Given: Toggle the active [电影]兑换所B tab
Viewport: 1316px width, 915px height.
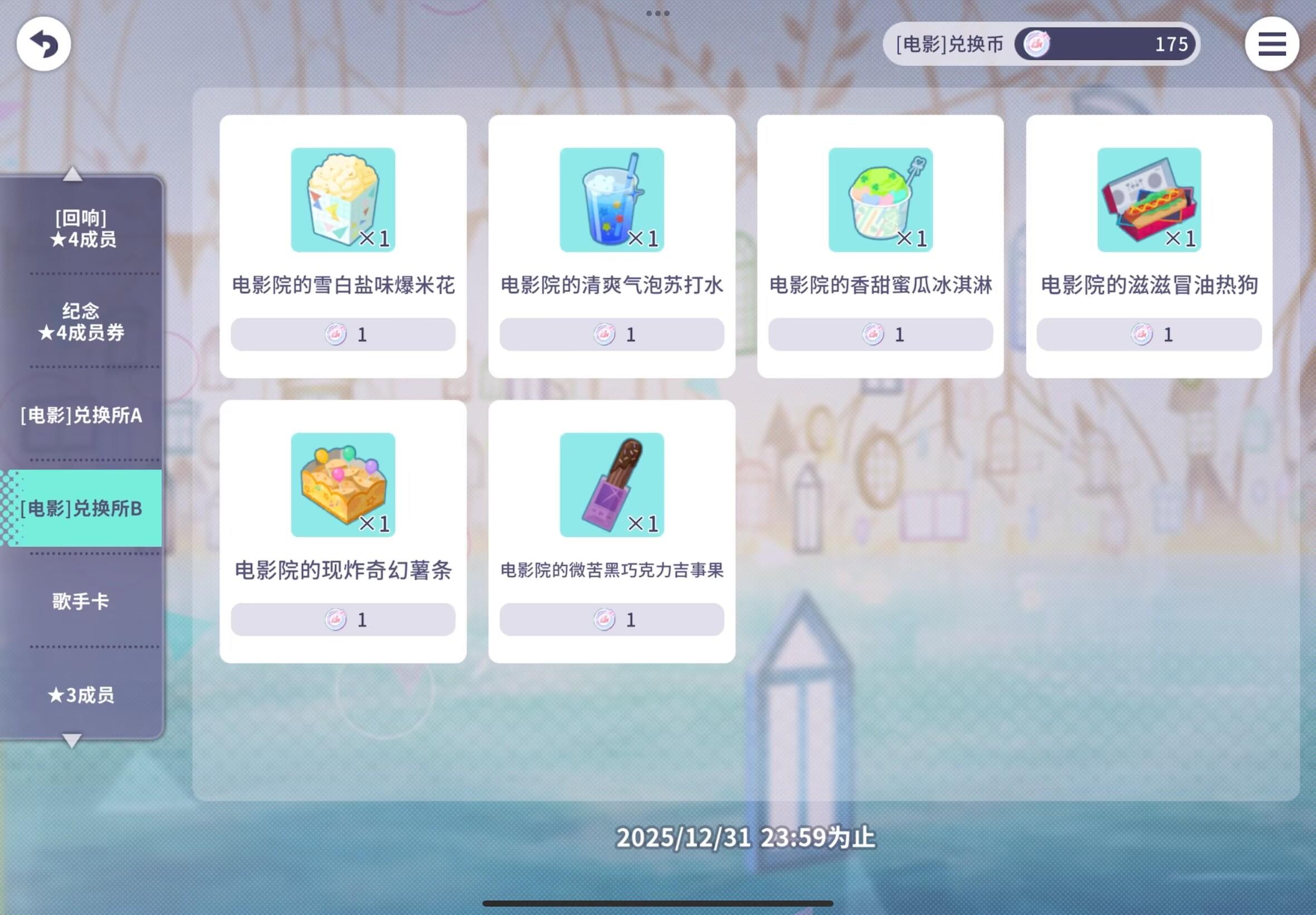Looking at the screenshot, I should [83, 507].
